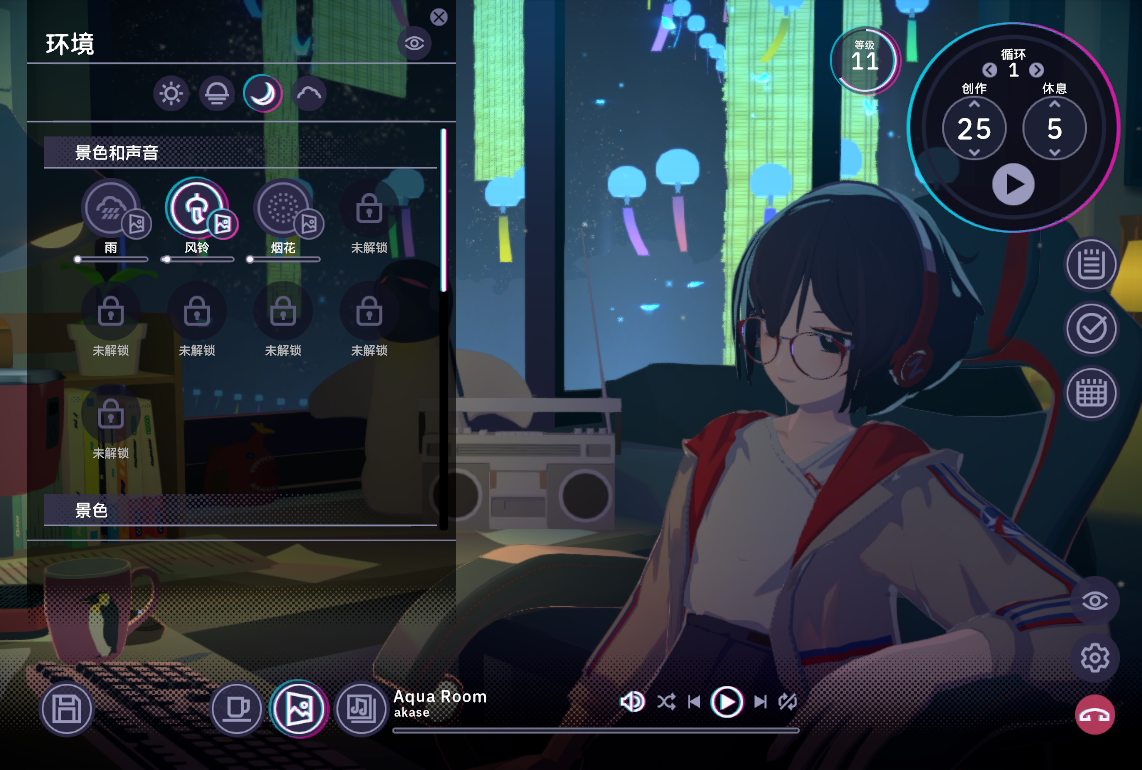Open the notes list icon

tap(1091, 265)
